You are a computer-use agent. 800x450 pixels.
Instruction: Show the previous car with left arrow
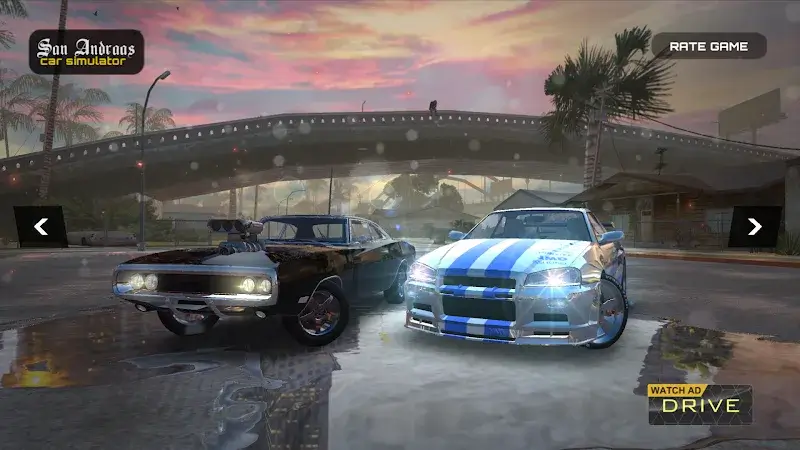[x=41, y=227]
